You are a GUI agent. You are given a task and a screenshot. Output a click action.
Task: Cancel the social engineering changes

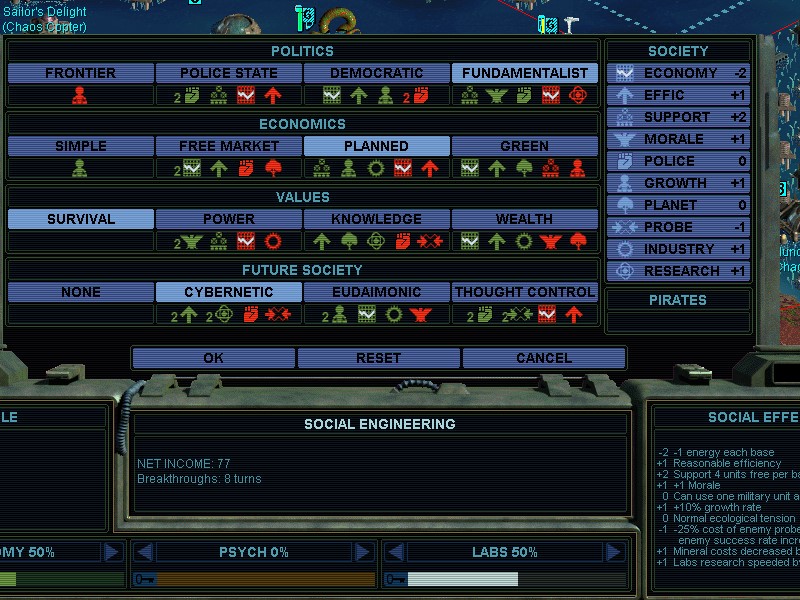(544, 358)
